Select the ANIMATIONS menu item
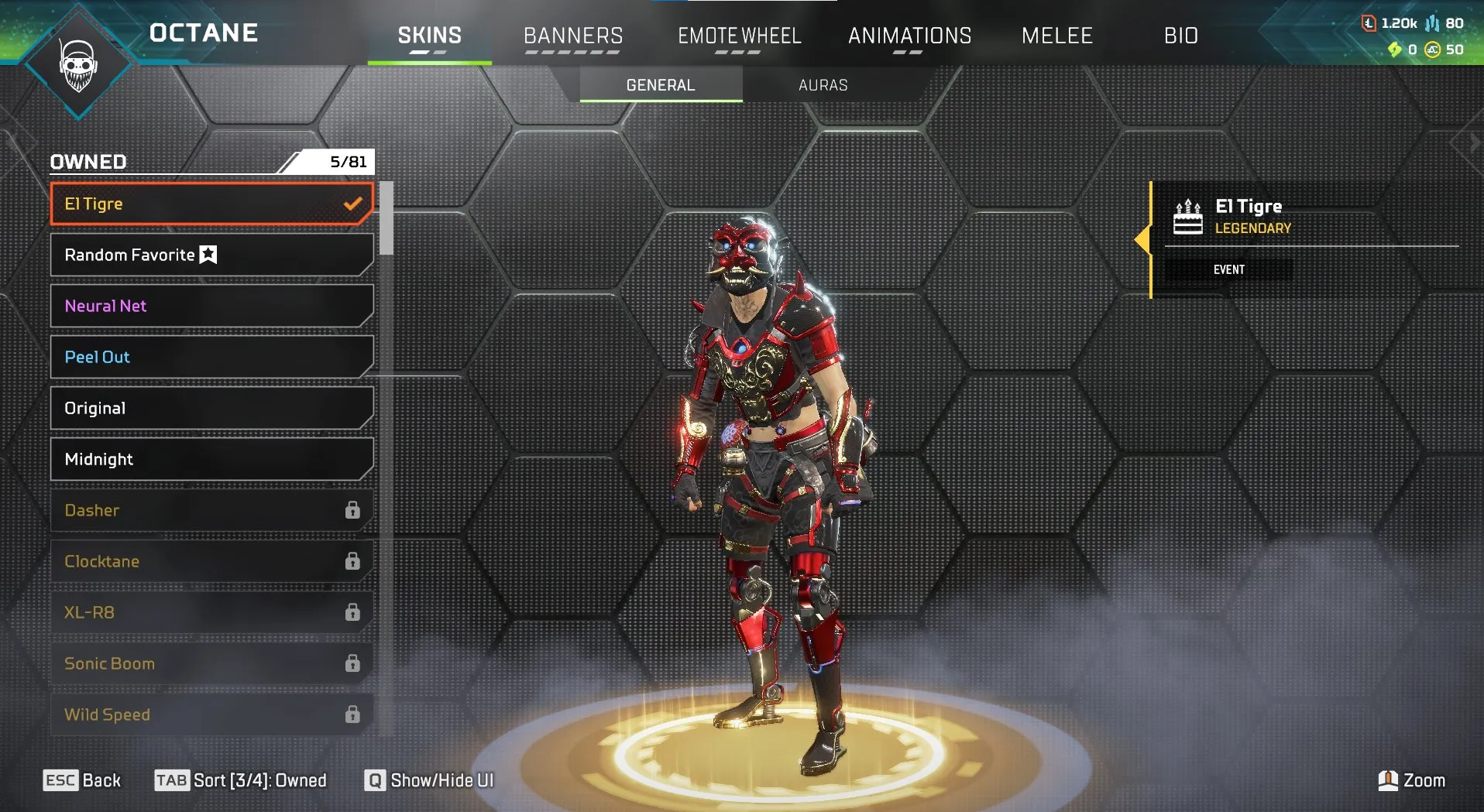1484x812 pixels. (909, 35)
